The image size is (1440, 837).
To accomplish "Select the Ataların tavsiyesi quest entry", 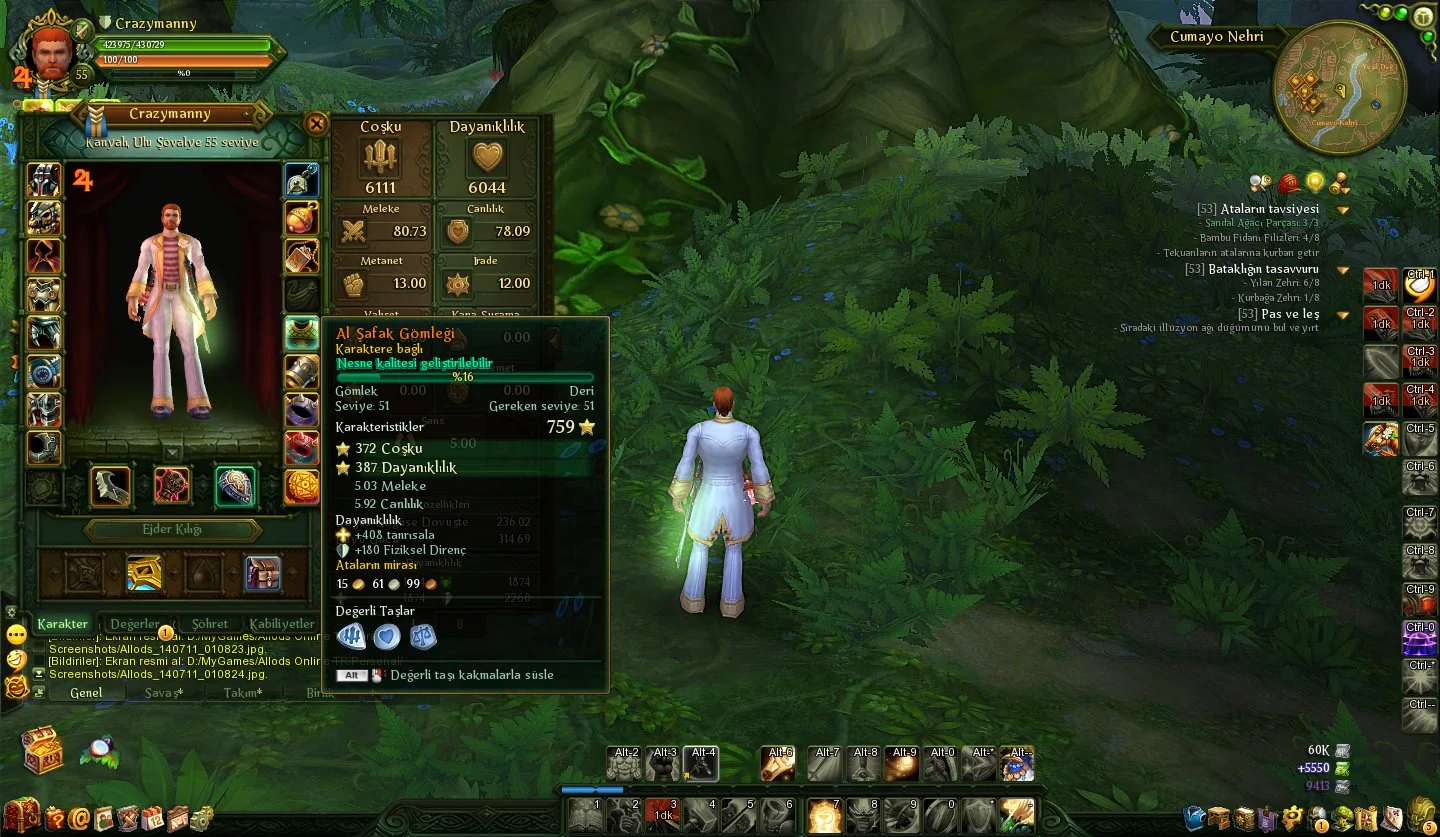I will tap(1269, 209).
